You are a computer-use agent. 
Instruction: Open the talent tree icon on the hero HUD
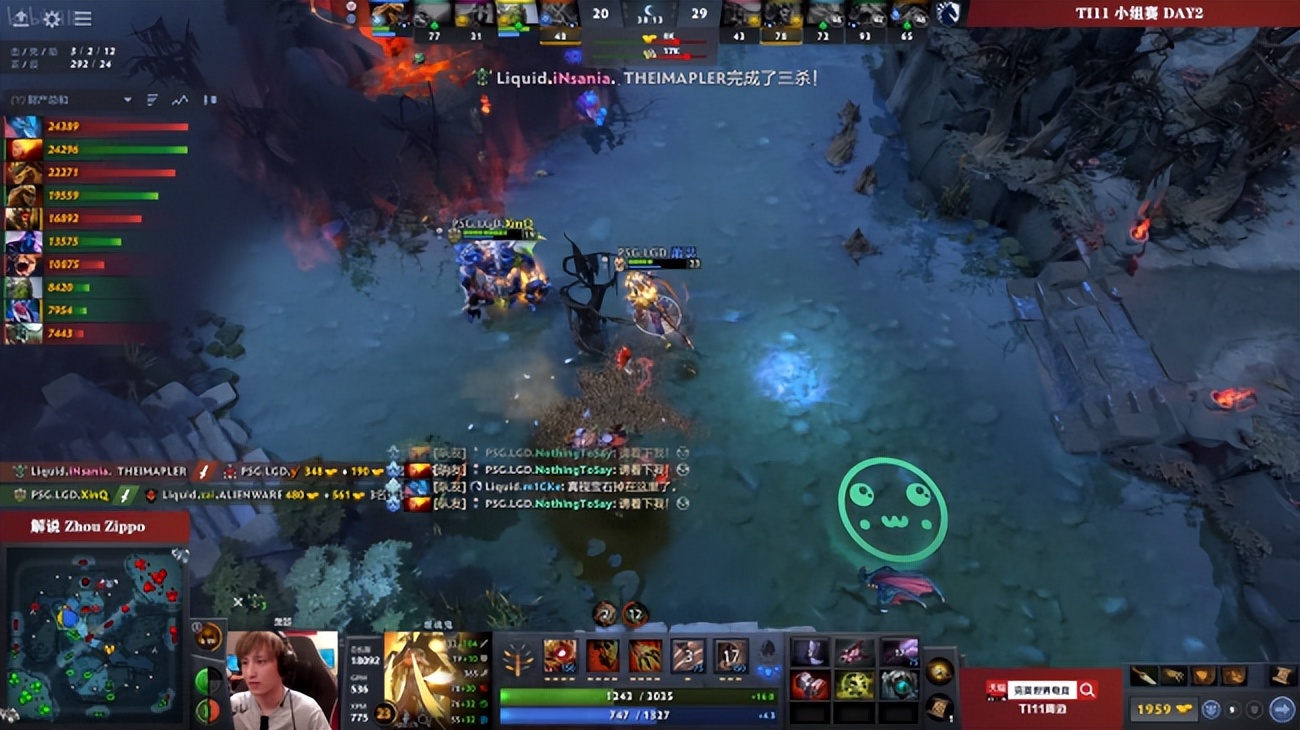[517, 660]
